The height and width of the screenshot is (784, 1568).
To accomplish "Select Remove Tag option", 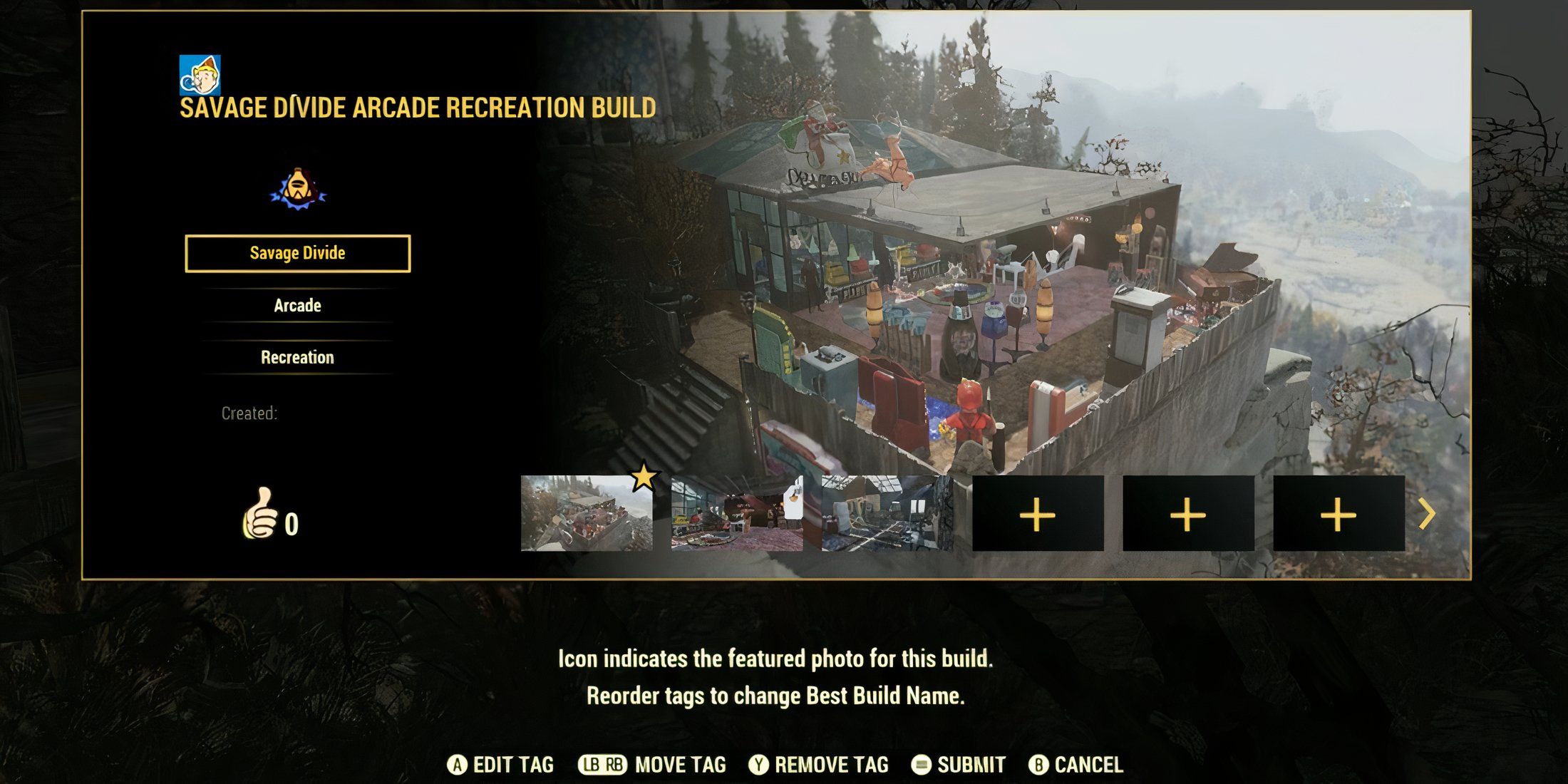I will coord(819,765).
